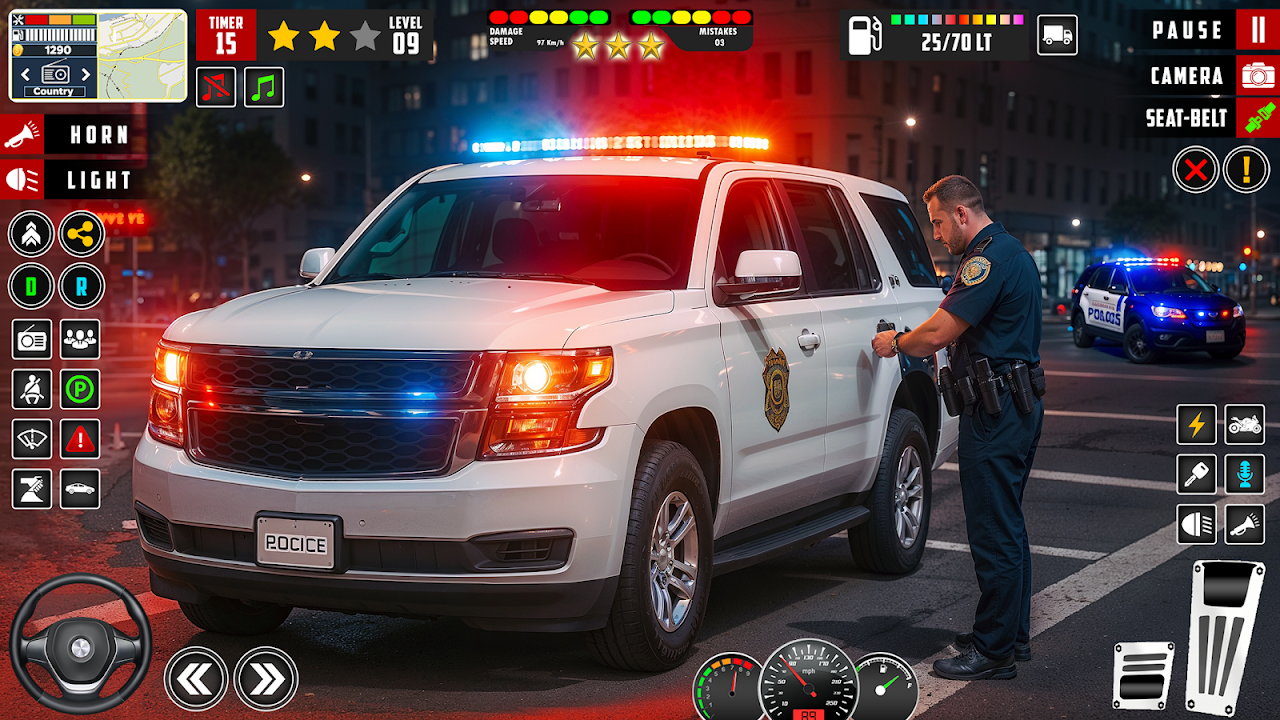The image size is (1280, 720).
Task: Activate the red hazard warning triangle
Action: coord(80,439)
